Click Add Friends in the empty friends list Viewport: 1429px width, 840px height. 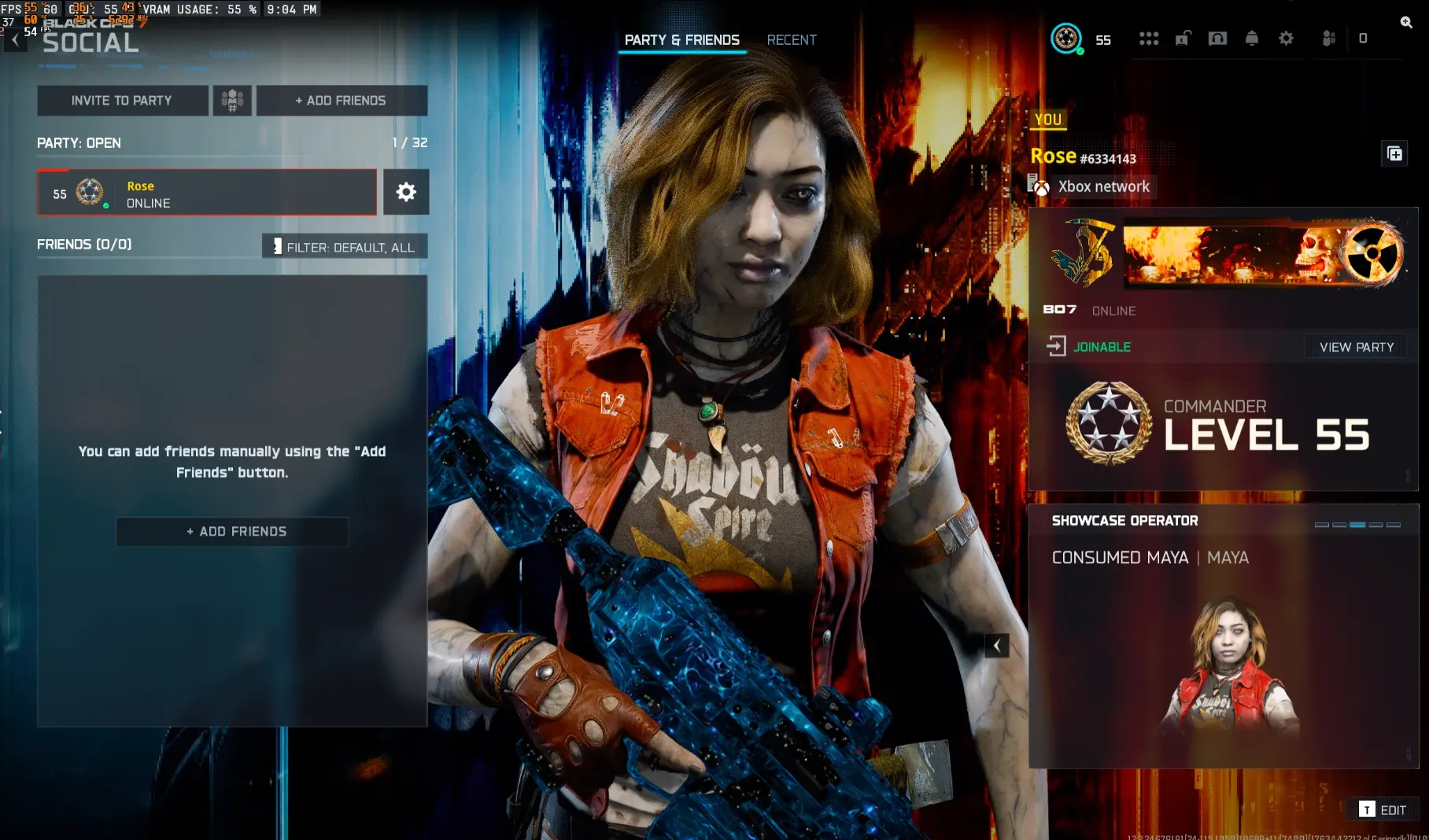pos(232,532)
